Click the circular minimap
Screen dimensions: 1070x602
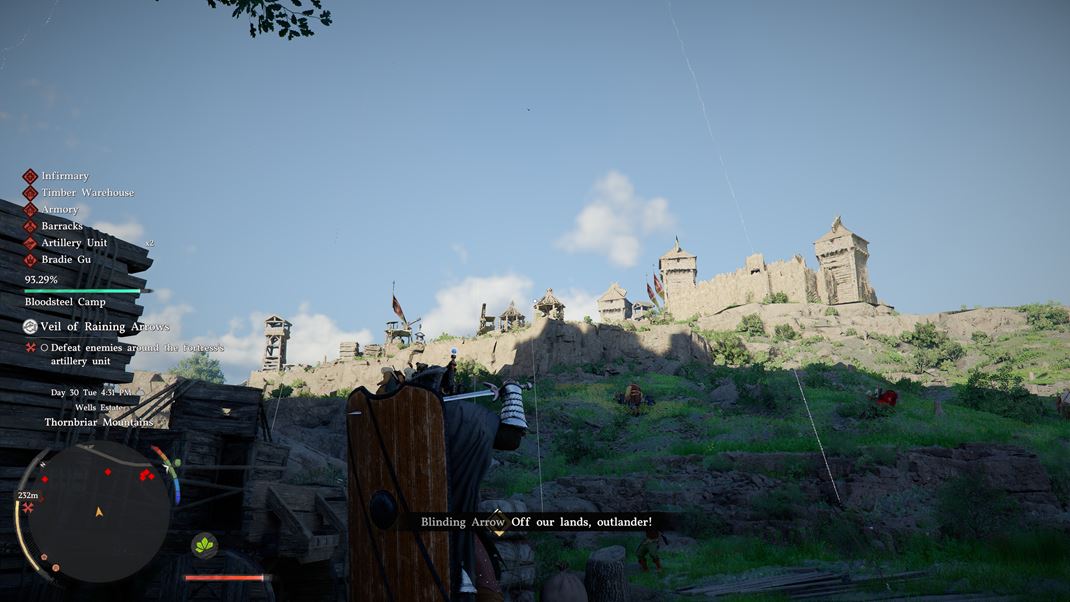tap(98, 511)
